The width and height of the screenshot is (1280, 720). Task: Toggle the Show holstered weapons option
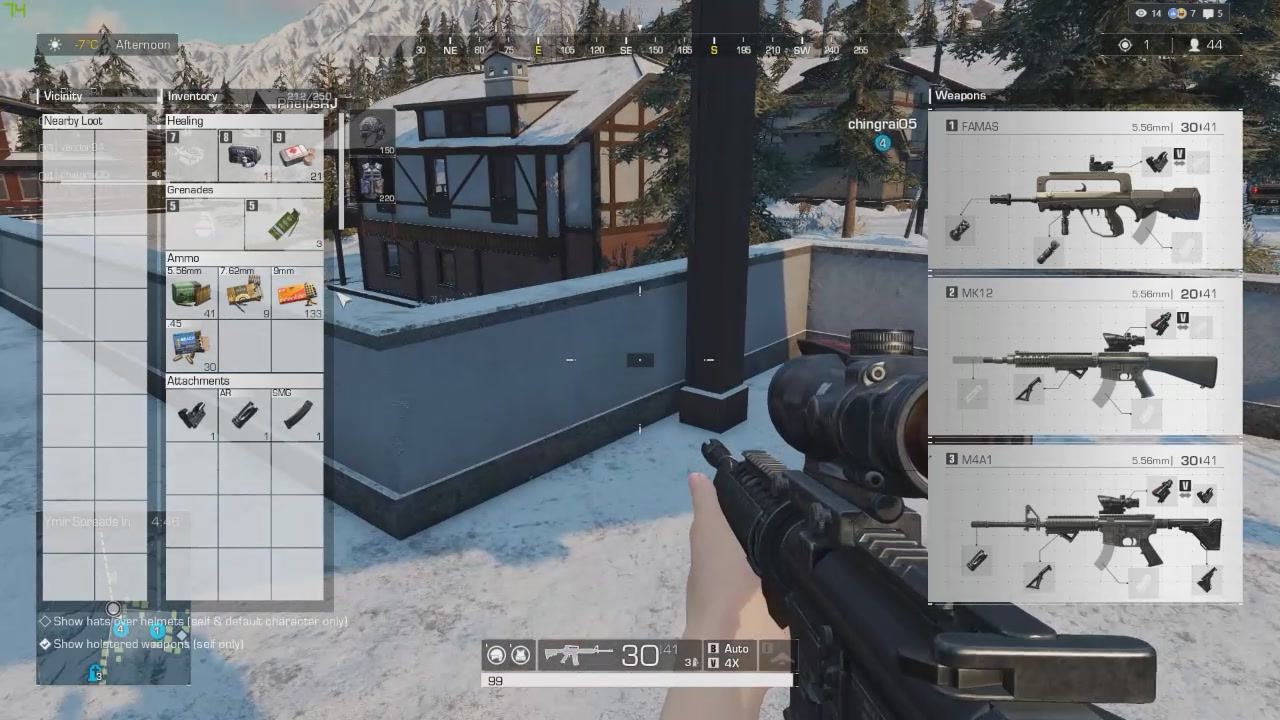pyautogui.click(x=42, y=643)
